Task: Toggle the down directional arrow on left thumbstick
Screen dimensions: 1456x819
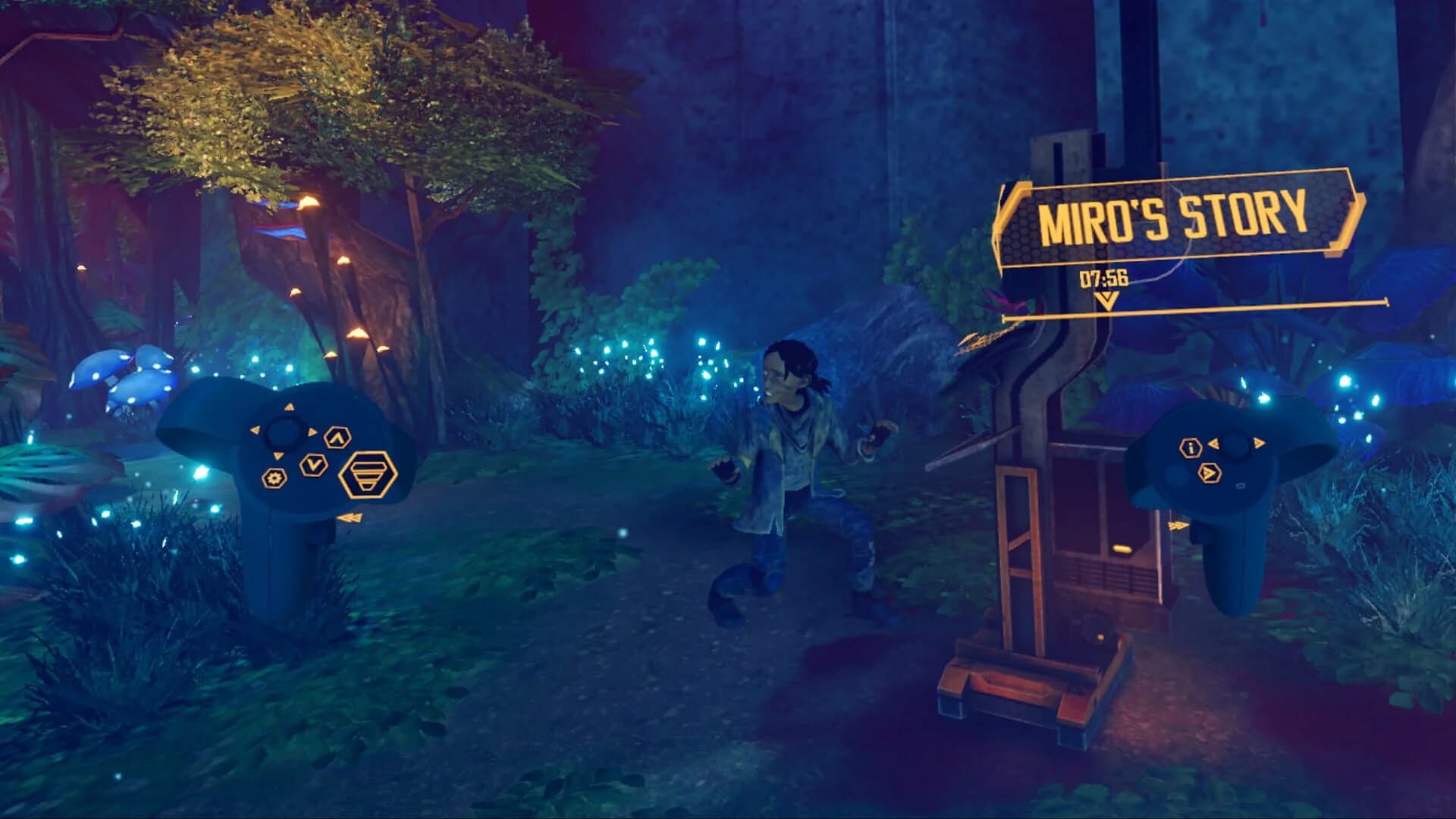Action: pos(278,455)
